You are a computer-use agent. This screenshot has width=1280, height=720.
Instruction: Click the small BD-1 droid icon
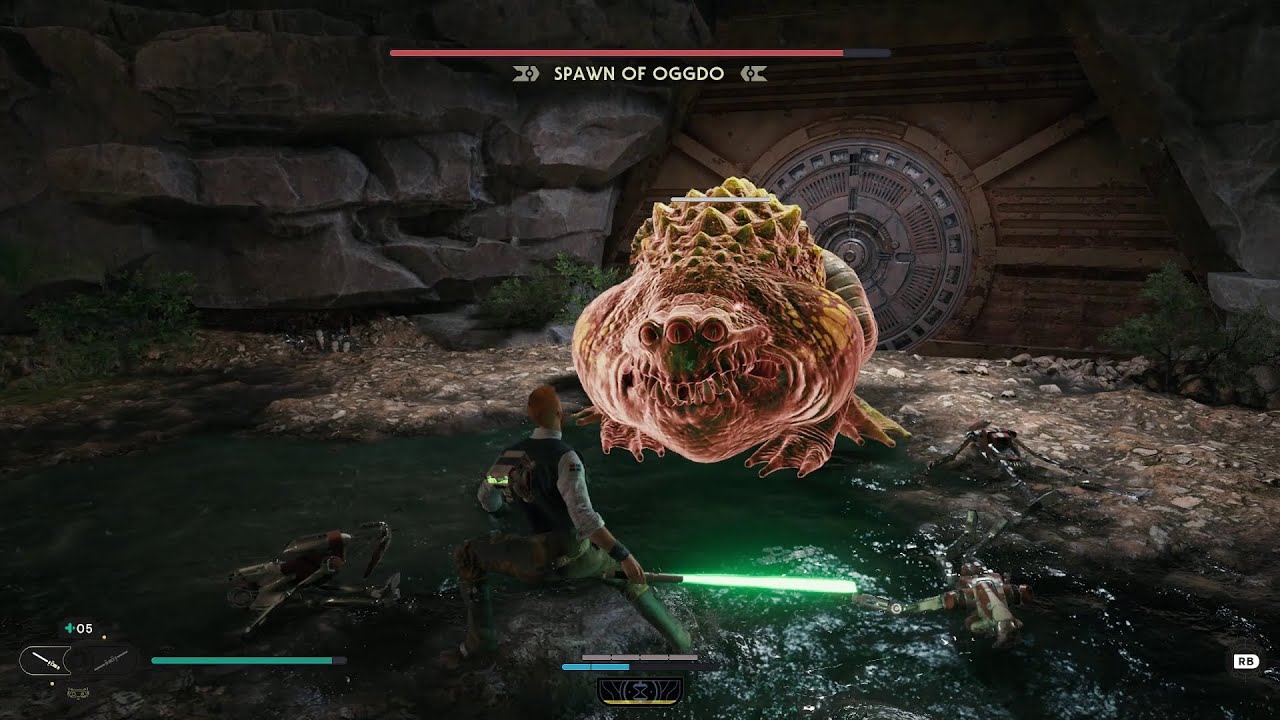(76, 692)
